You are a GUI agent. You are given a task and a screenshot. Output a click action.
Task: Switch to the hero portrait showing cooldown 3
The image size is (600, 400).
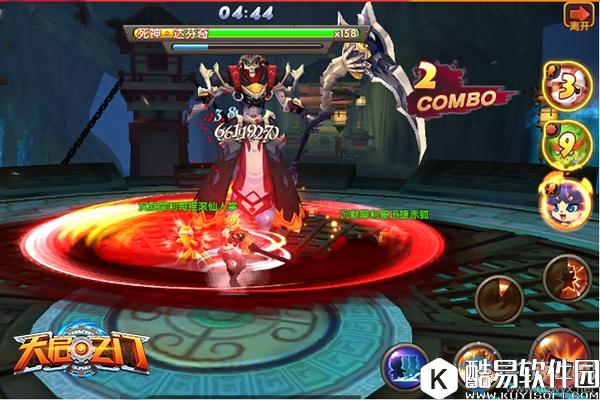(567, 84)
